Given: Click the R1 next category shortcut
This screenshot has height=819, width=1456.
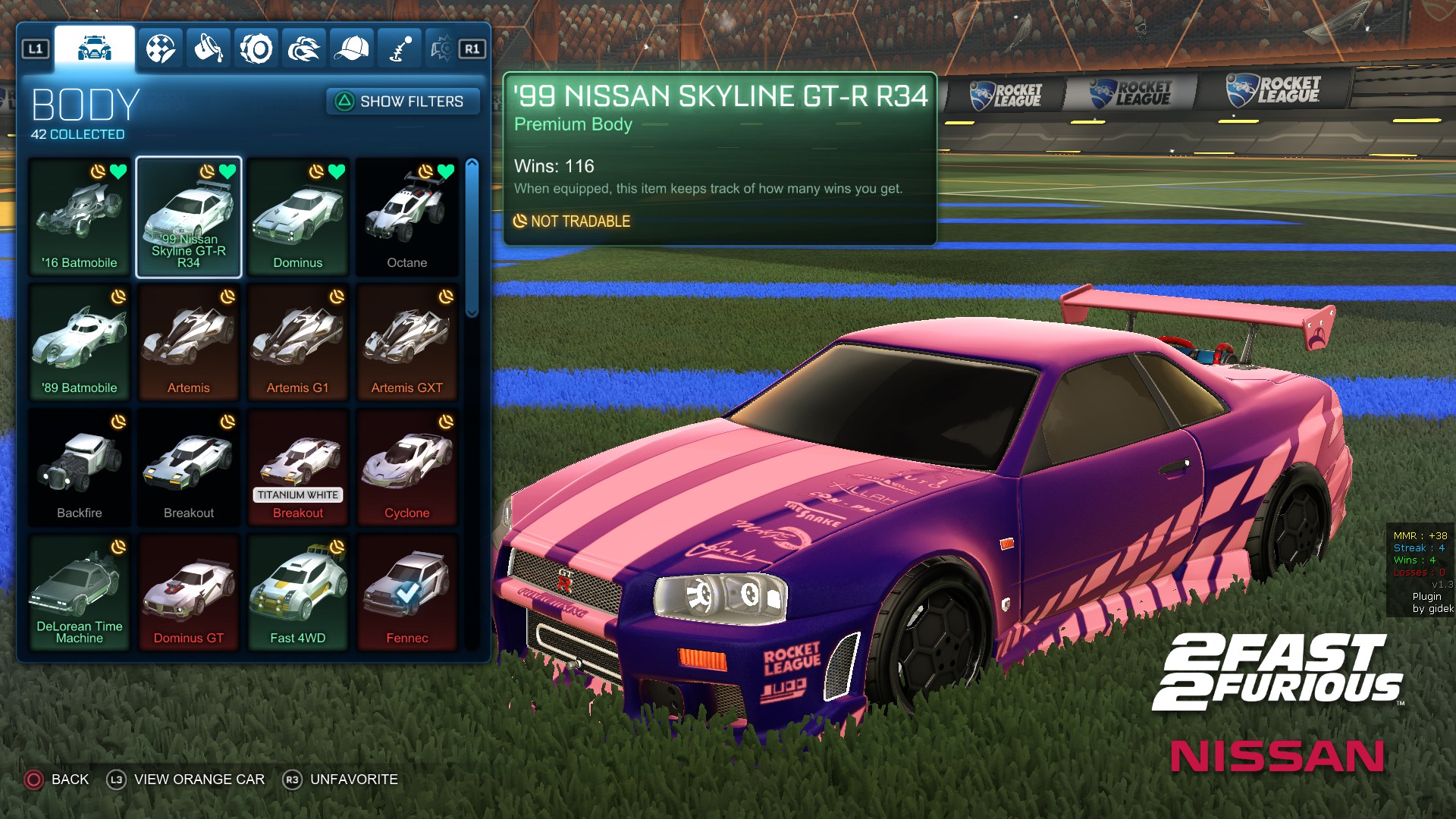Looking at the screenshot, I should pyautogui.click(x=472, y=47).
